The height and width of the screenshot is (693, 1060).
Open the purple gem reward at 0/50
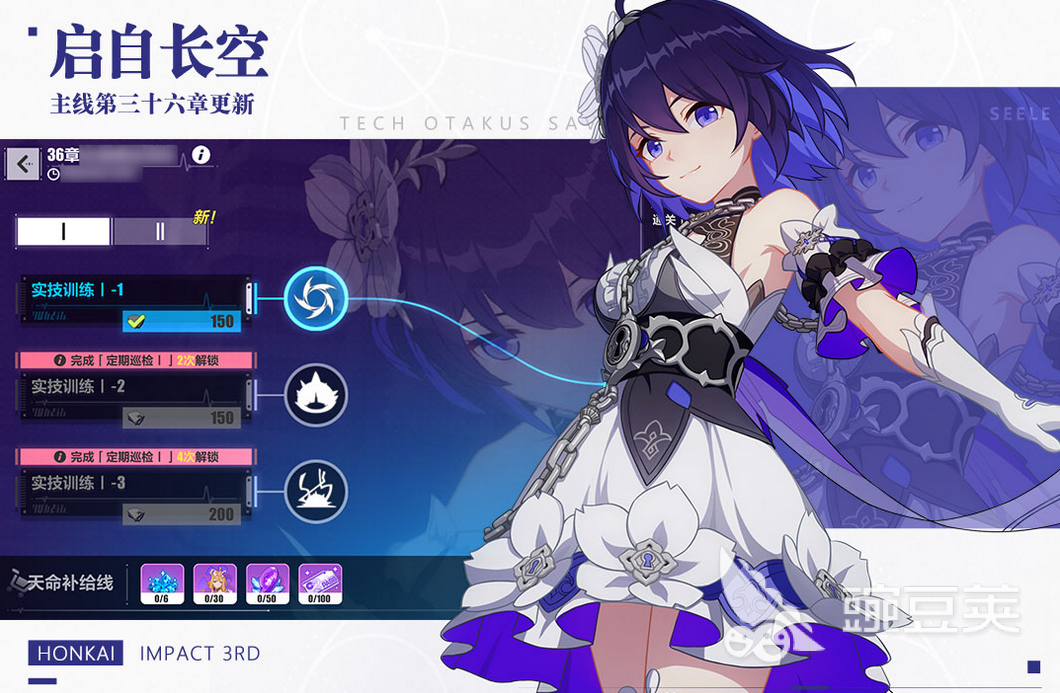[267, 583]
